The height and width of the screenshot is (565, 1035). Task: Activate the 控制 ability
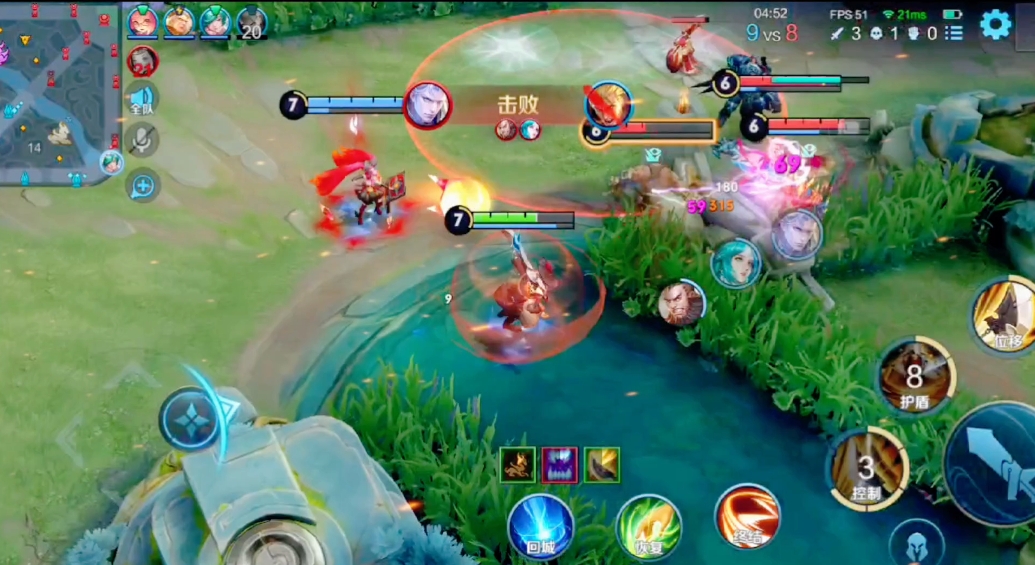(866, 468)
